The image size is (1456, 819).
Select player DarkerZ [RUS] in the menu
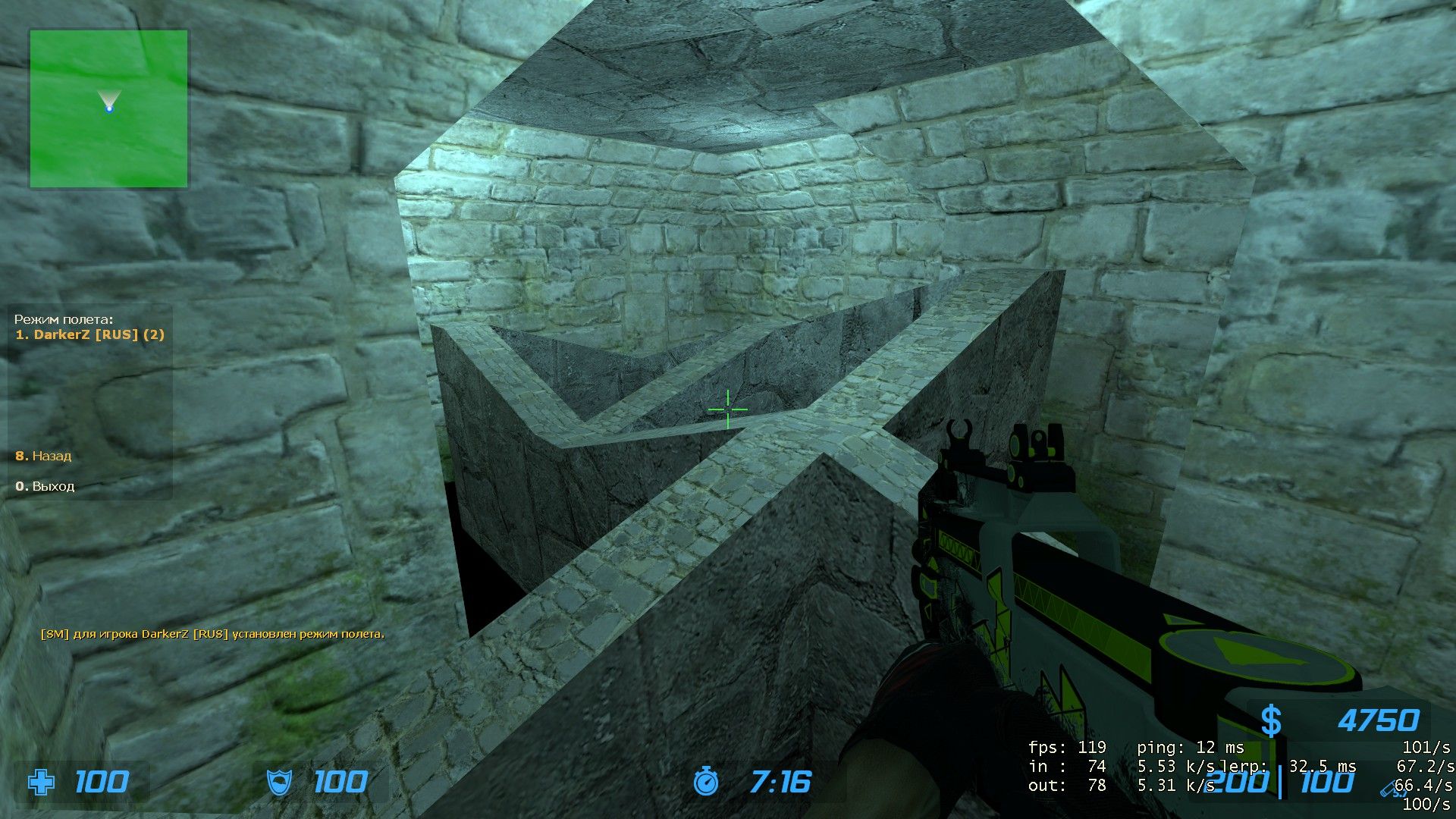click(89, 334)
